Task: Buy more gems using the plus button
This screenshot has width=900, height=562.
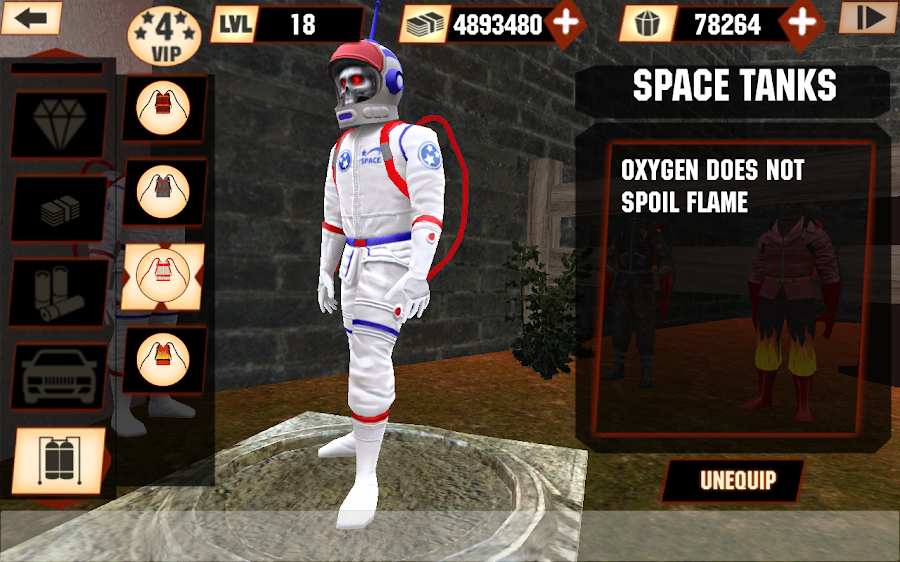Action: coord(803,23)
